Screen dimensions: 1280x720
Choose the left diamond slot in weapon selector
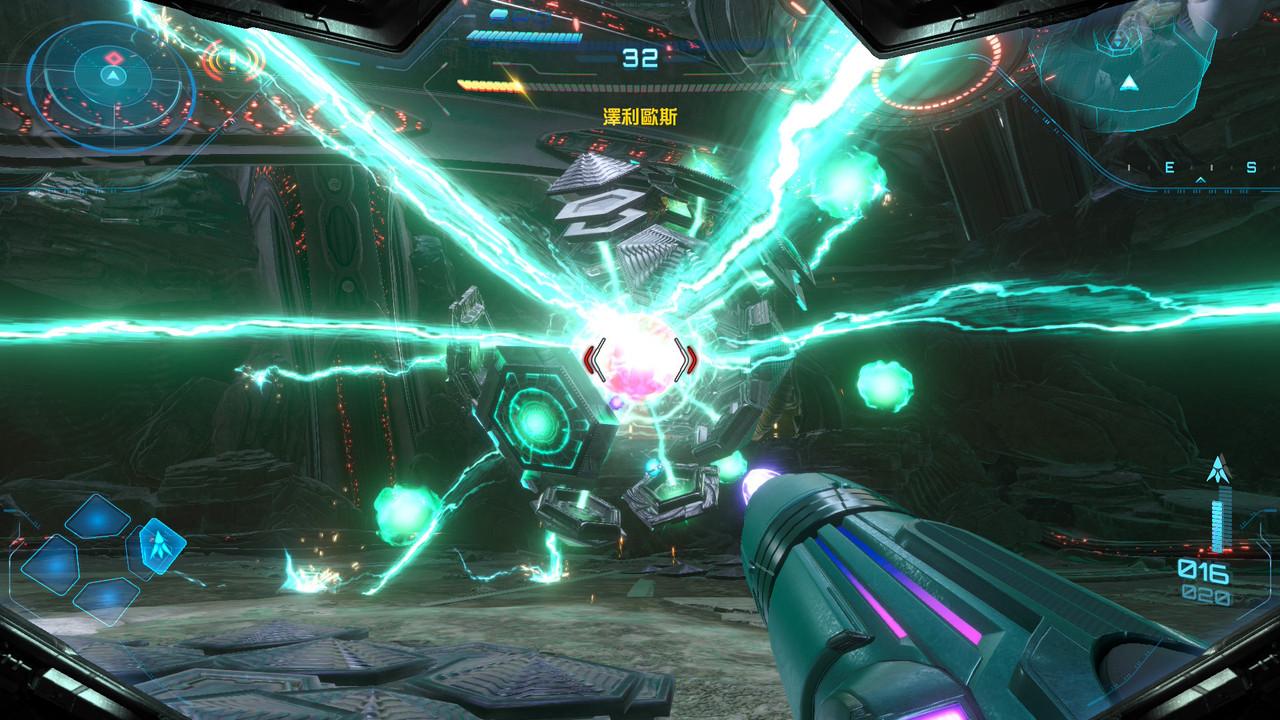(x=50, y=563)
